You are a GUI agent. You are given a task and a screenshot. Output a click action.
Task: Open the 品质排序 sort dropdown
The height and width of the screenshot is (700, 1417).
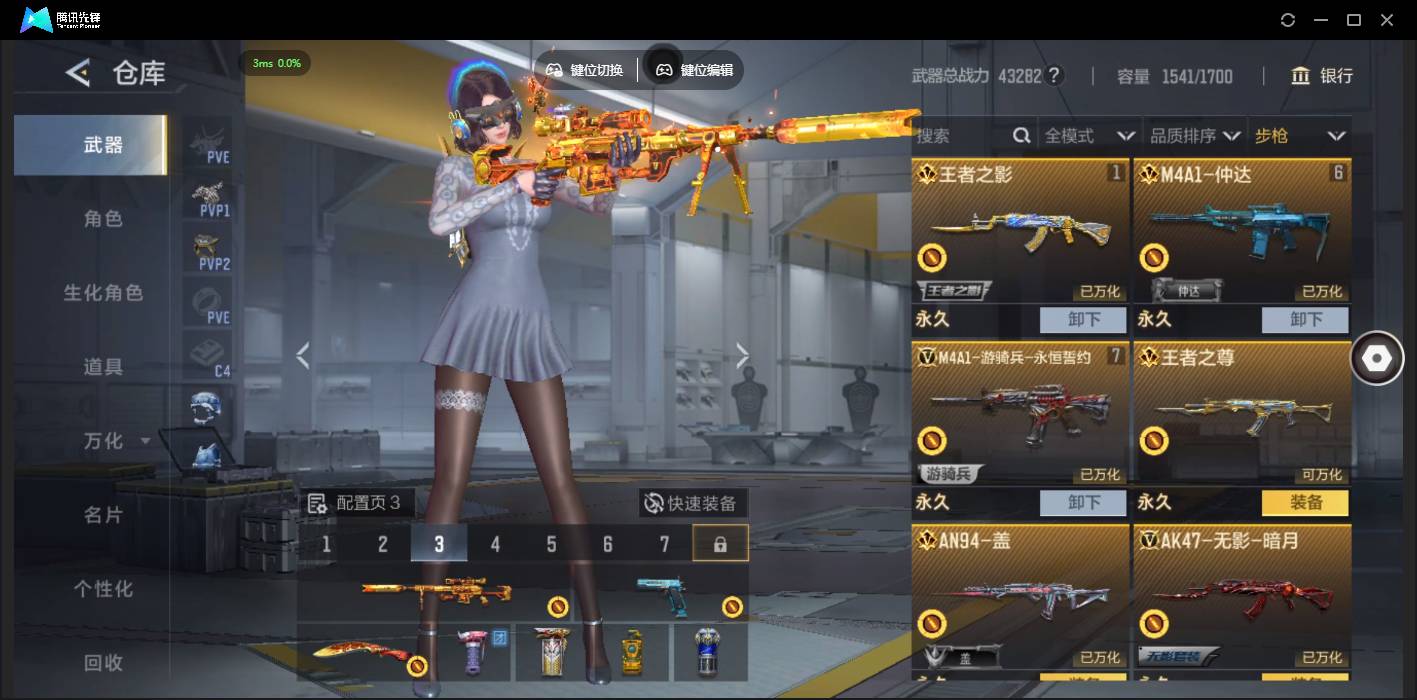pos(1195,136)
